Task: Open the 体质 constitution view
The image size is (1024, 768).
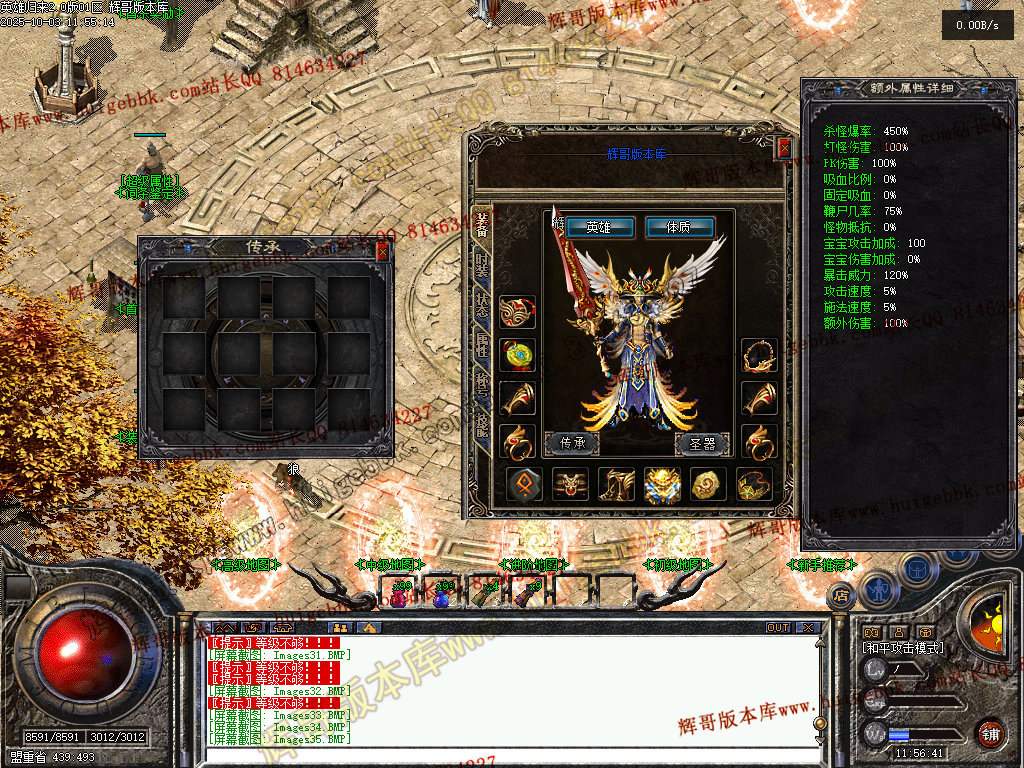Action: point(679,227)
